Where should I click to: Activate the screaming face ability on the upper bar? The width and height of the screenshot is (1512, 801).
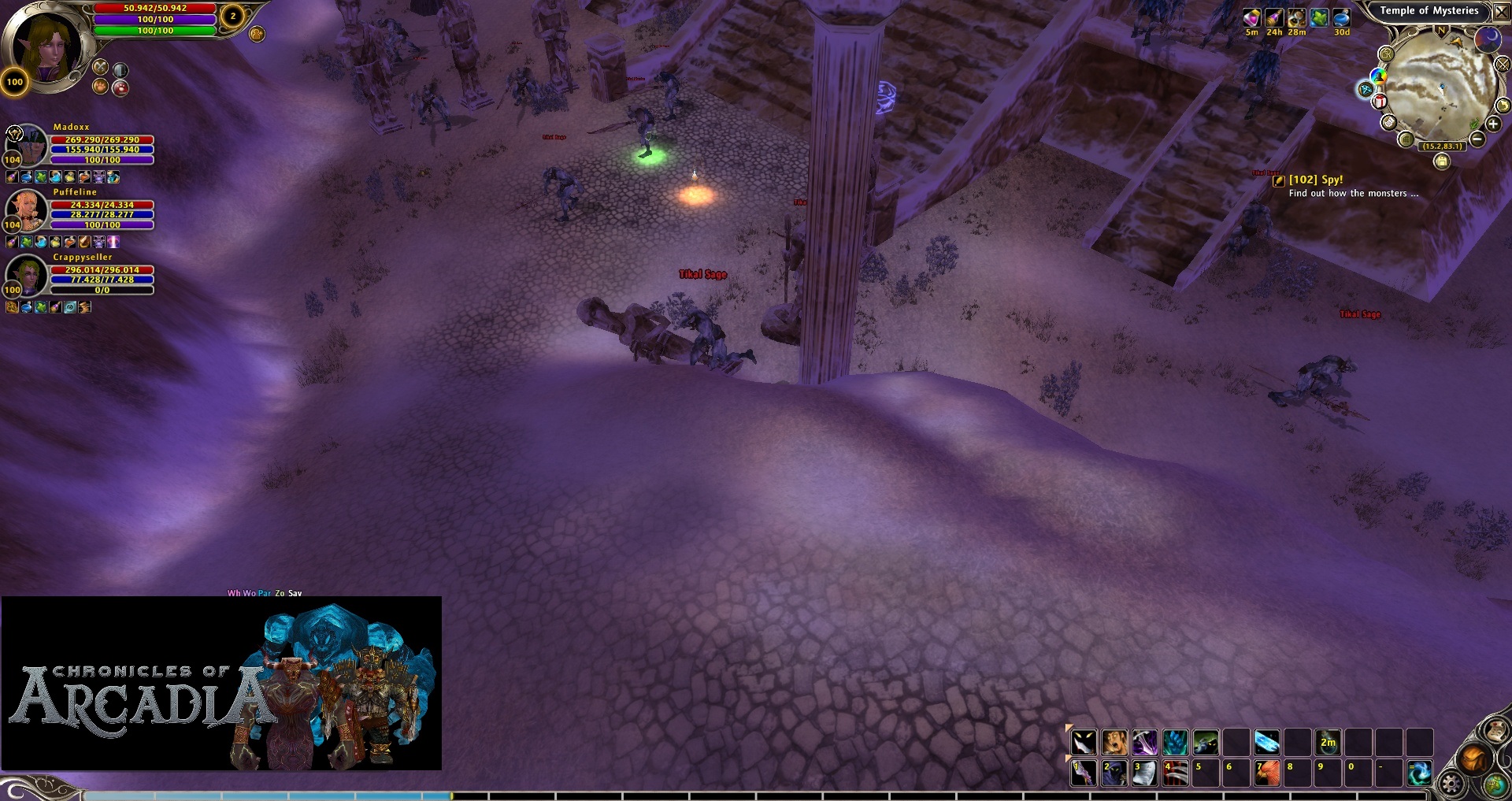(x=1114, y=742)
